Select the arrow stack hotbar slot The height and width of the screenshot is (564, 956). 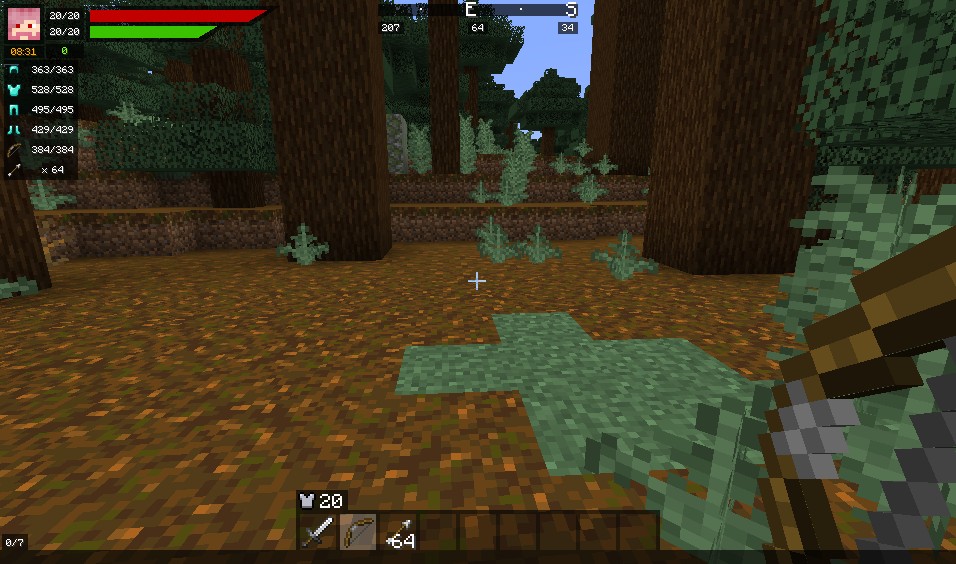[399, 531]
